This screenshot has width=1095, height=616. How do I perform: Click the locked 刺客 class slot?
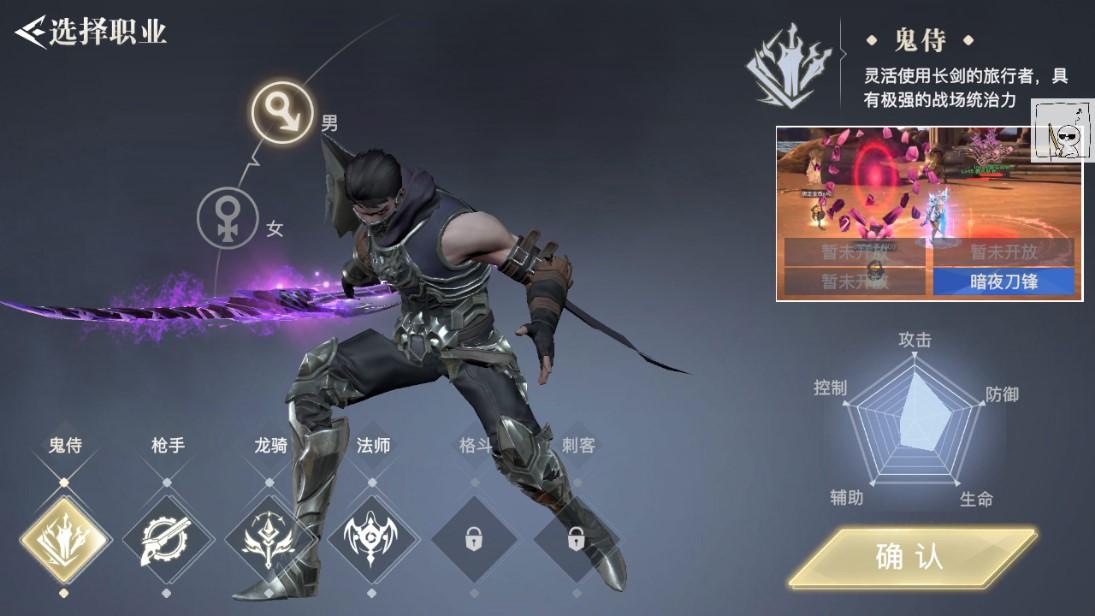click(x=577, y=540)
